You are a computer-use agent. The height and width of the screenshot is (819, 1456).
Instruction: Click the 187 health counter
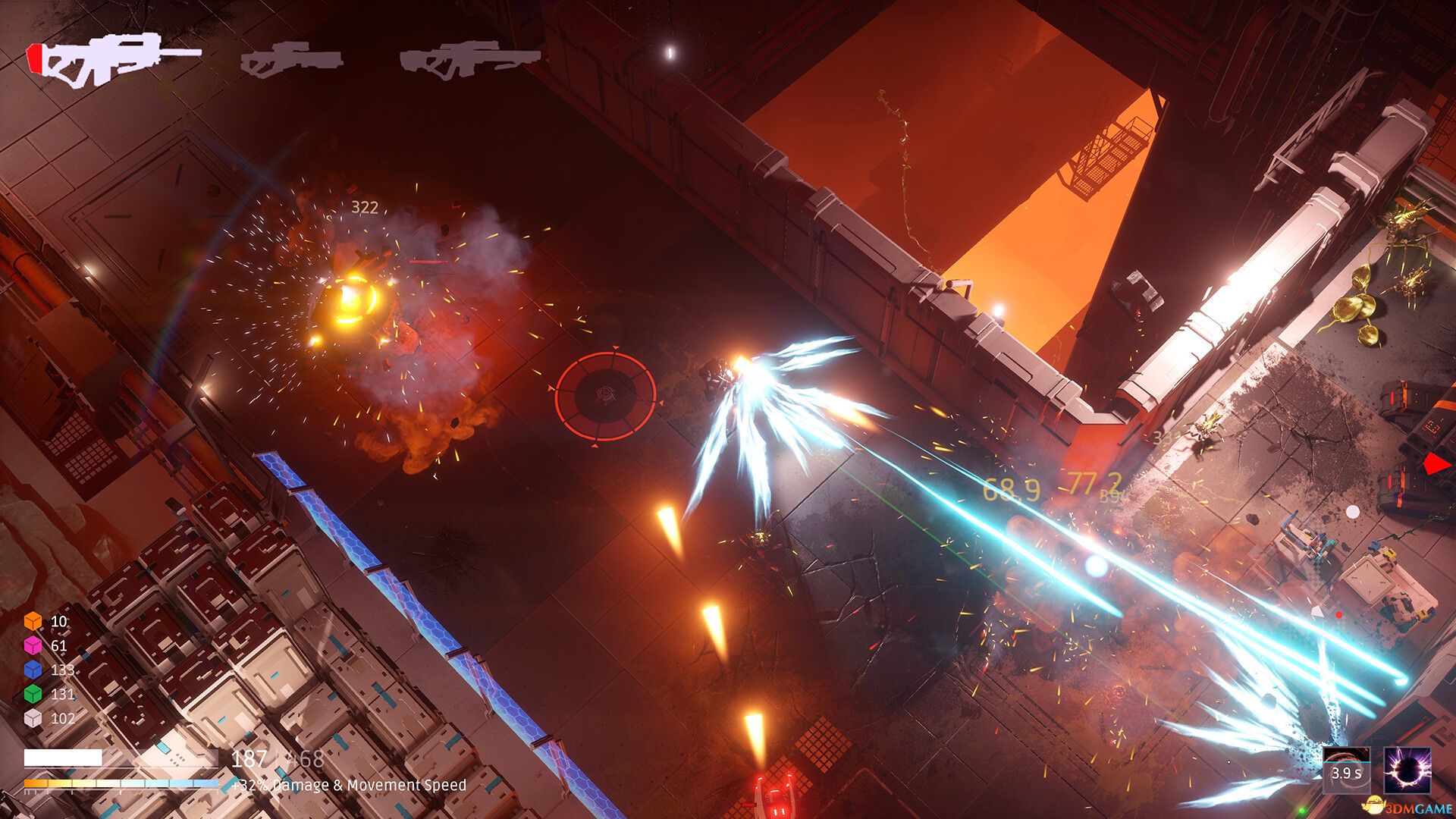tap(249, 758)
